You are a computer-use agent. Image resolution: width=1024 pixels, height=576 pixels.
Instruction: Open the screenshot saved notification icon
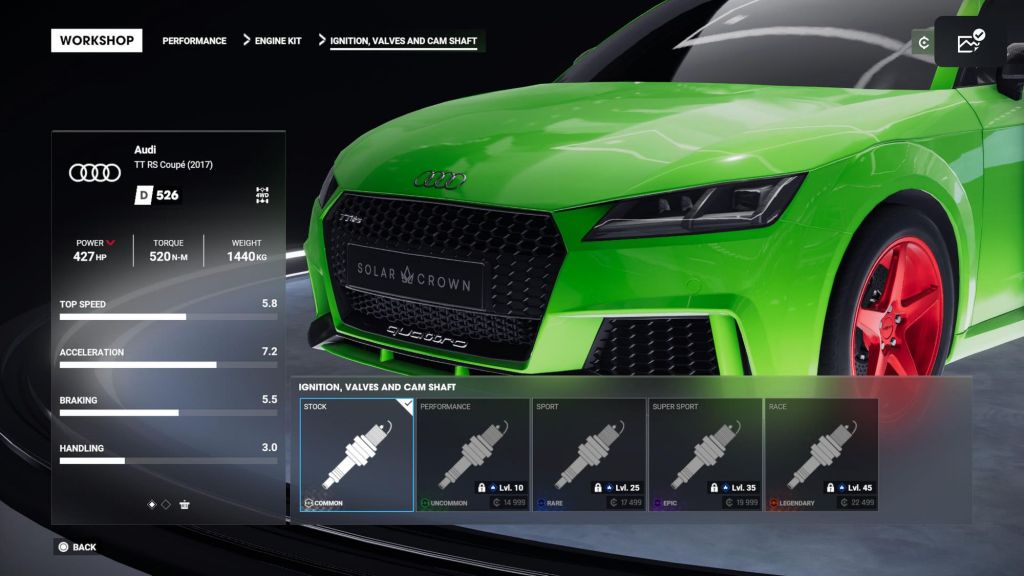point(970,42)
